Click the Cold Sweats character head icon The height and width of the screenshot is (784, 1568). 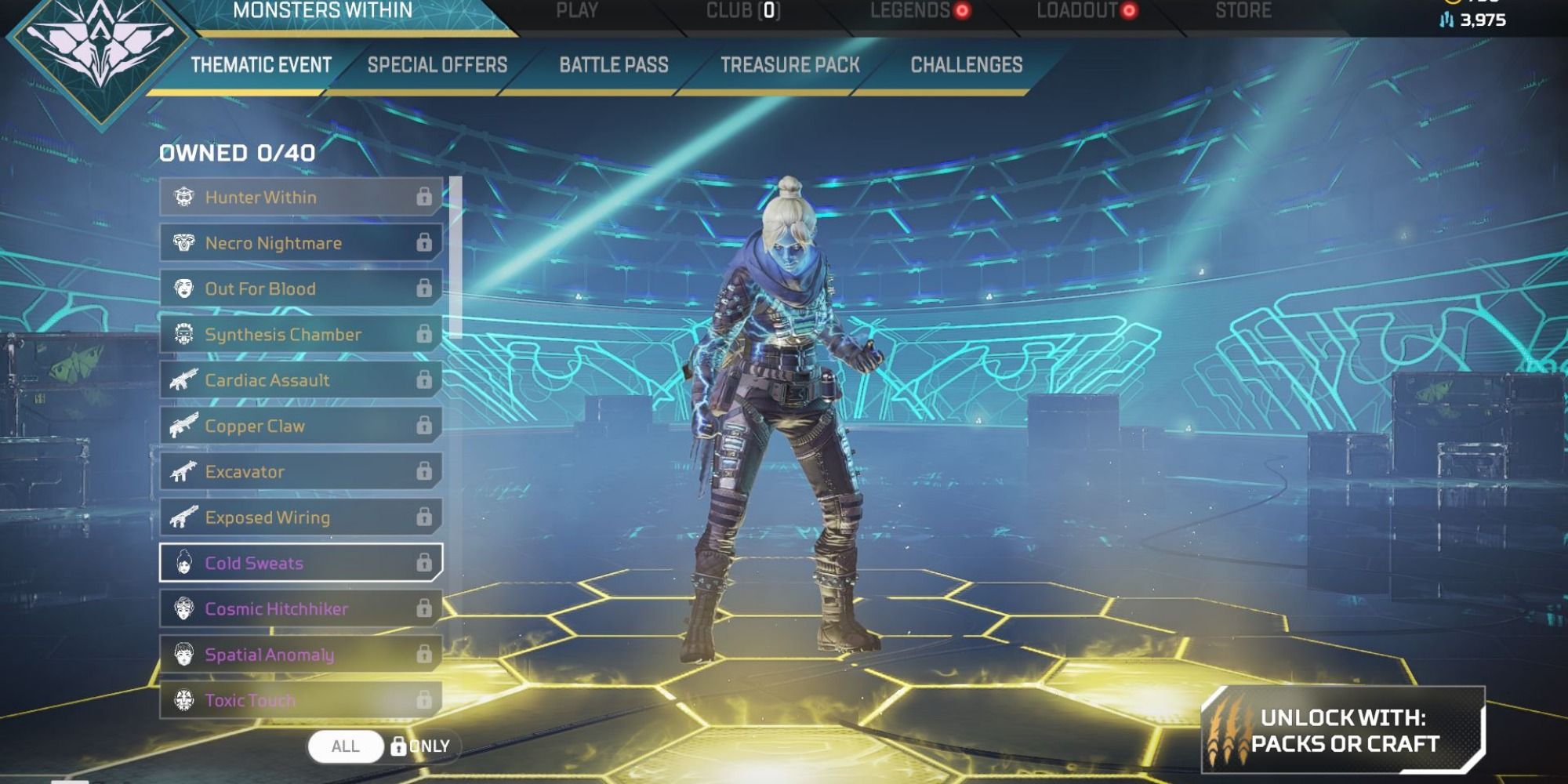pos(183,563)
